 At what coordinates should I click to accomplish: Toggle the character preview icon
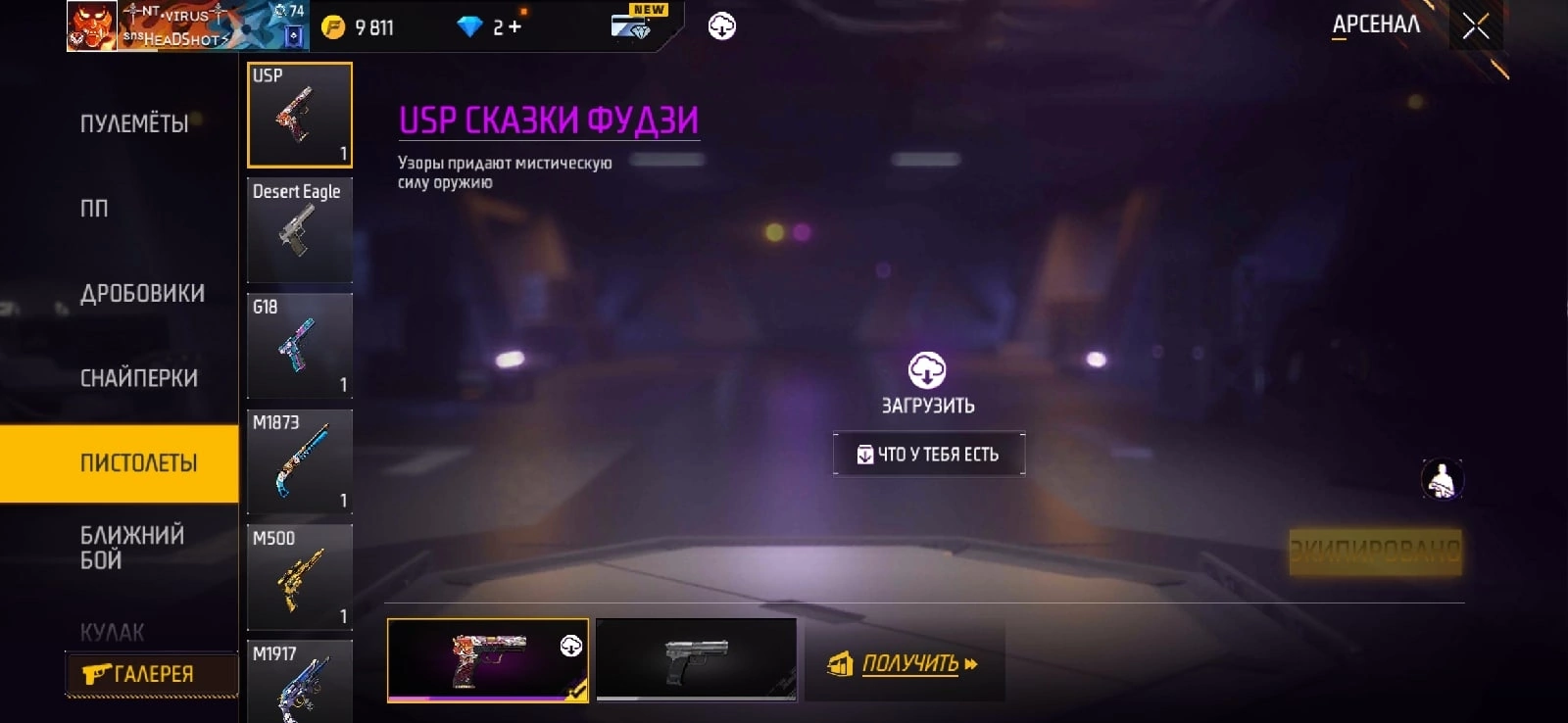click(1442, 480)
